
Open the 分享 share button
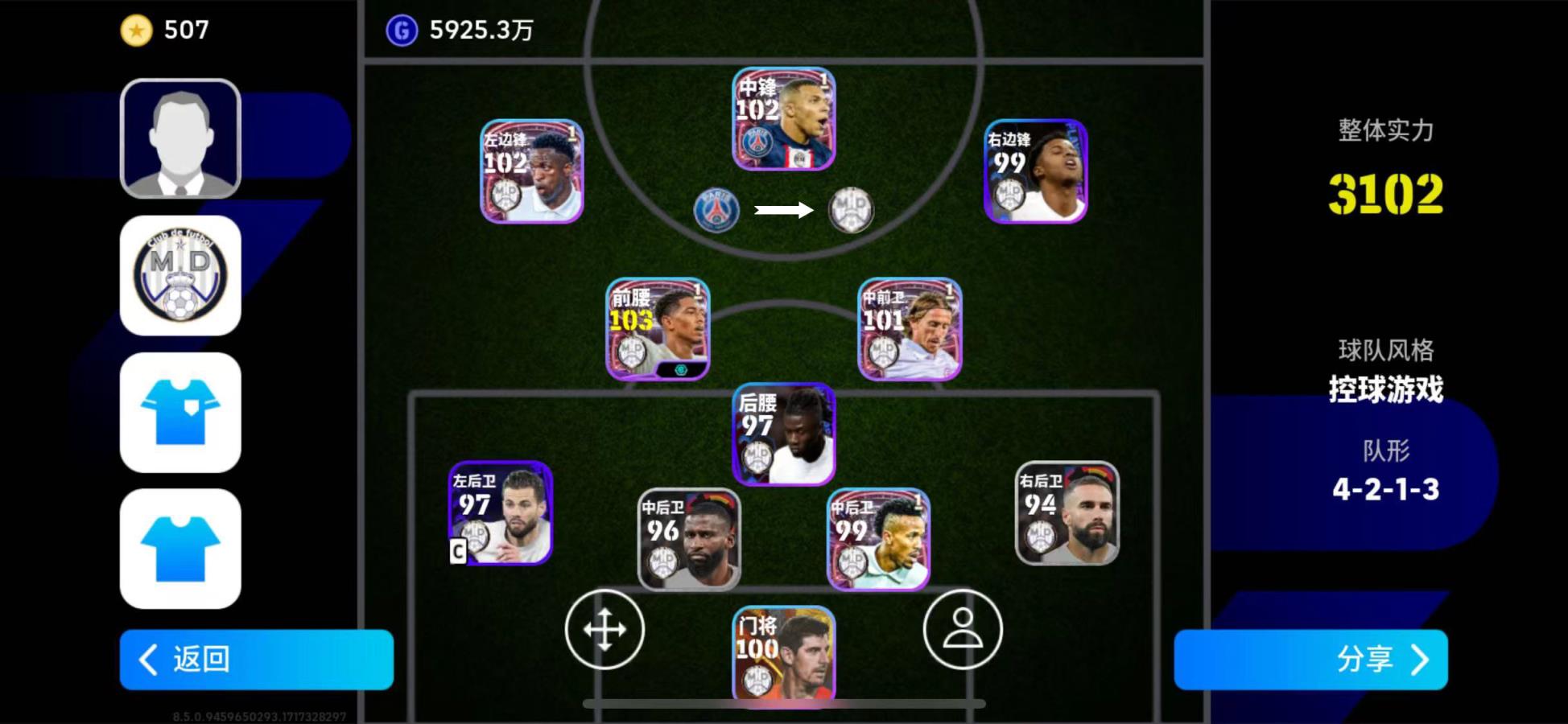tap(1310, 660)
